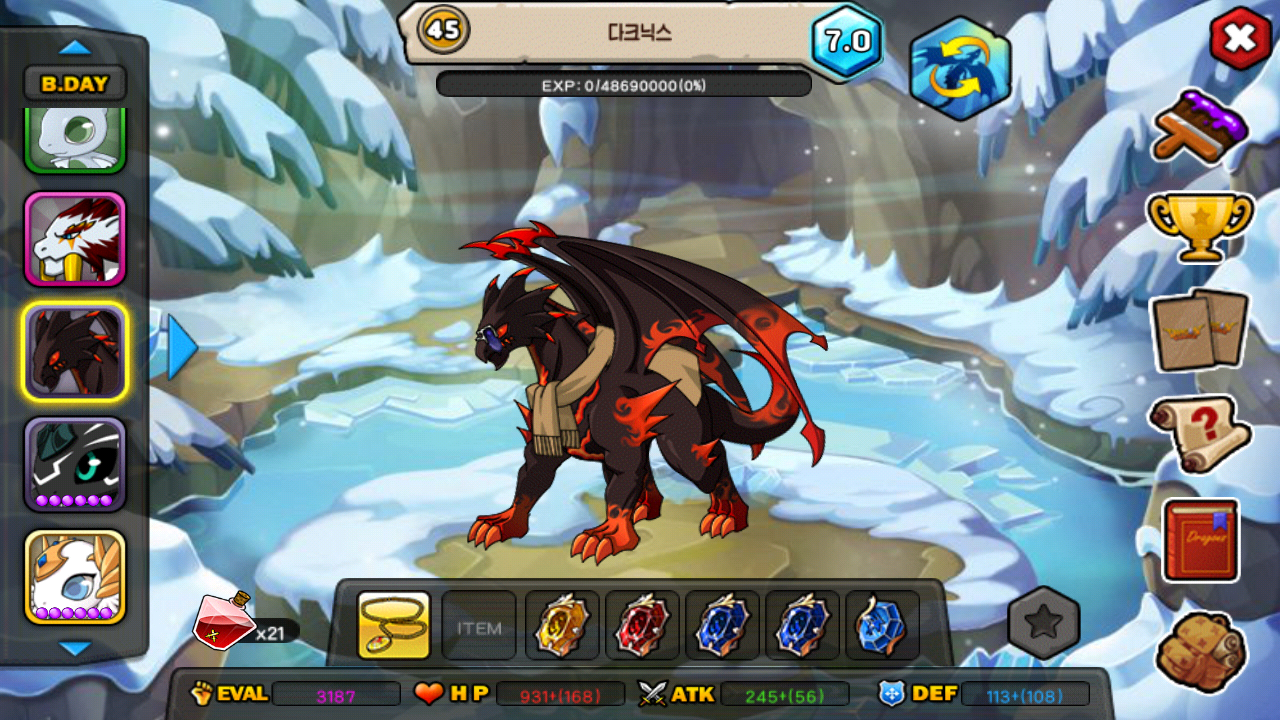Open the dragon cards icon
Image resolution: width=1280 pixels, height=720 pixels.
coord(1200,330)
